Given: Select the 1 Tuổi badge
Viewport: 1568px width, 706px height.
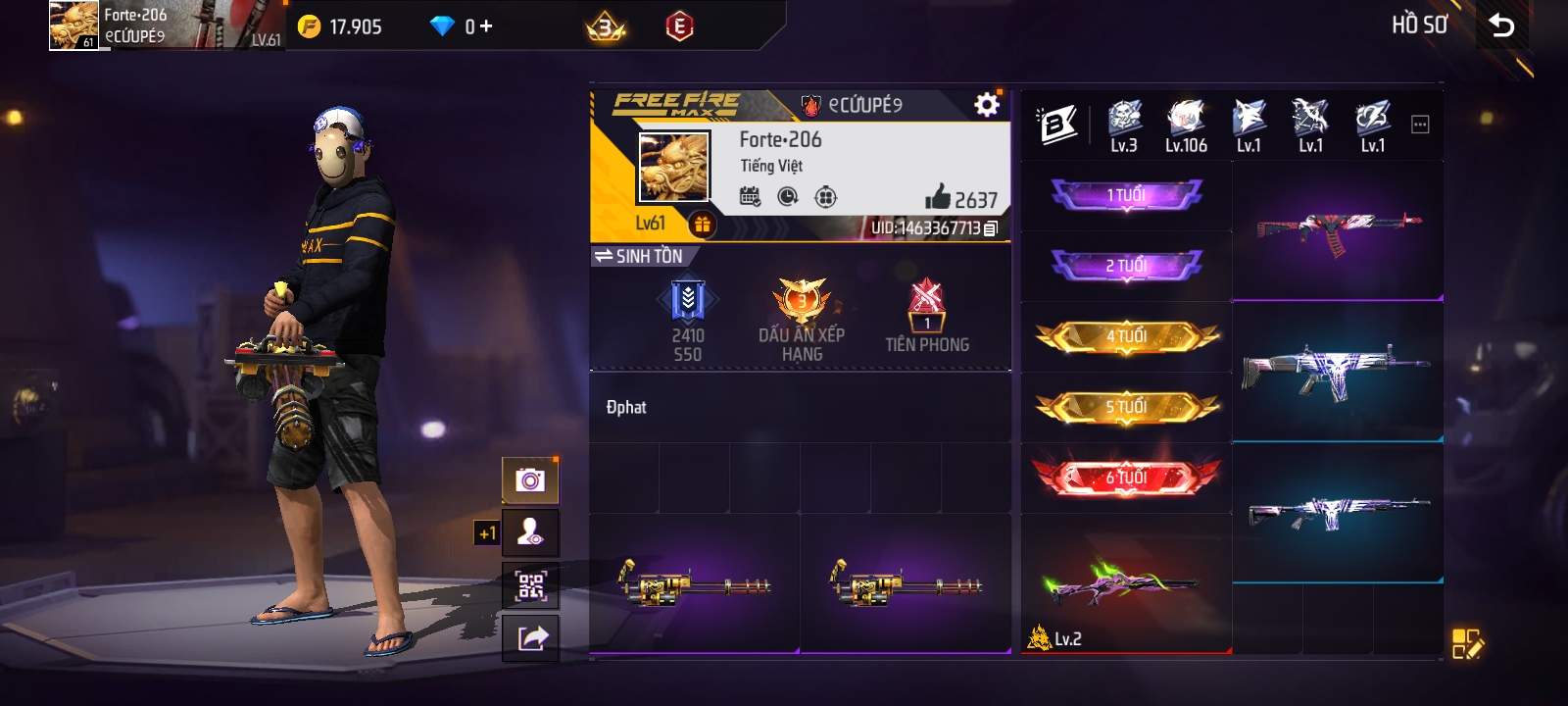Looking at the screenshot, I should 1126,195.
